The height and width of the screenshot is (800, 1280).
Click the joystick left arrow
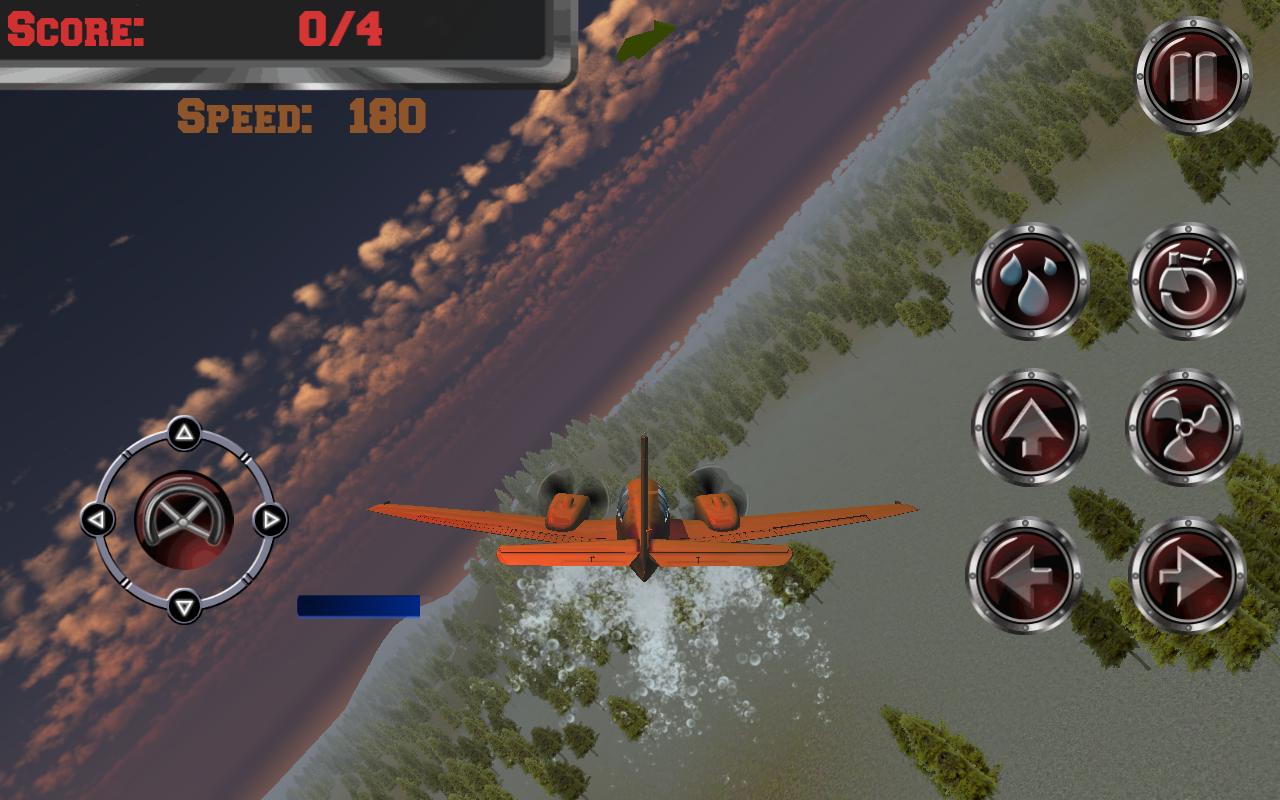(96, 520)
